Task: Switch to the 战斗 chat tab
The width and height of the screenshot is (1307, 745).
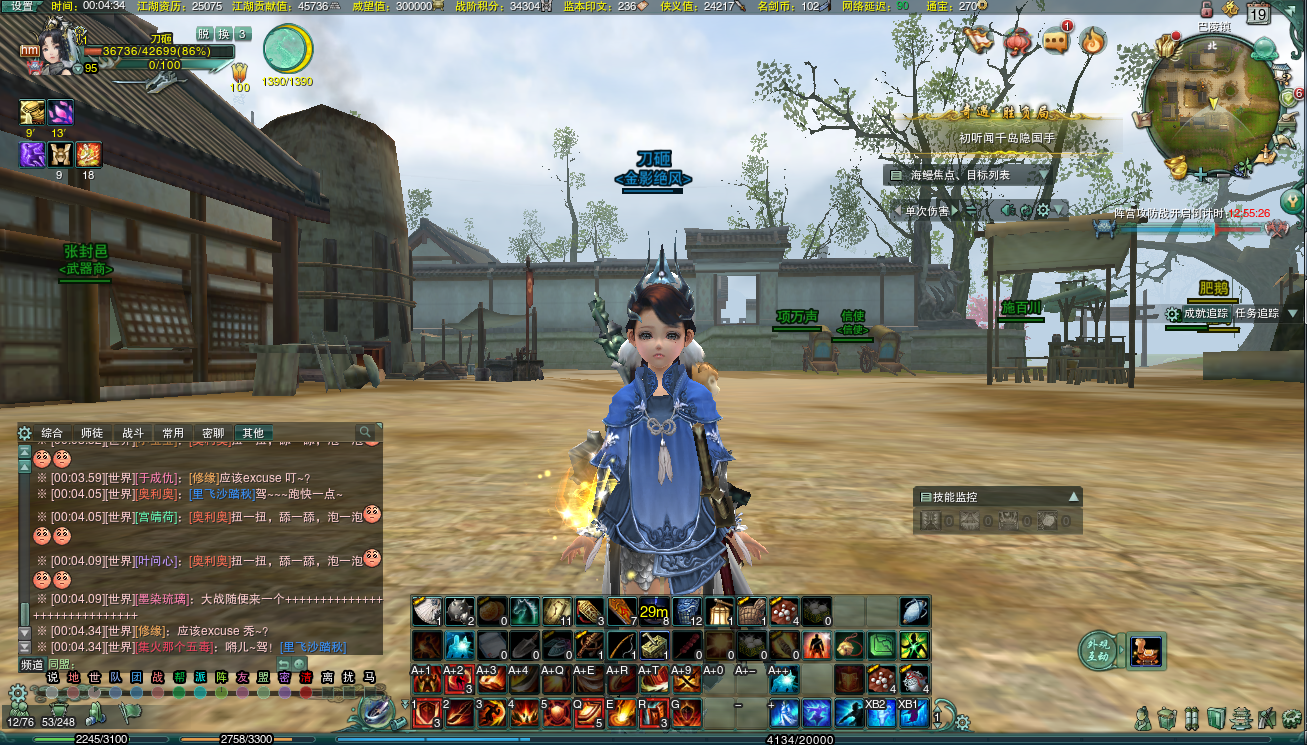Action: point(133,433)
